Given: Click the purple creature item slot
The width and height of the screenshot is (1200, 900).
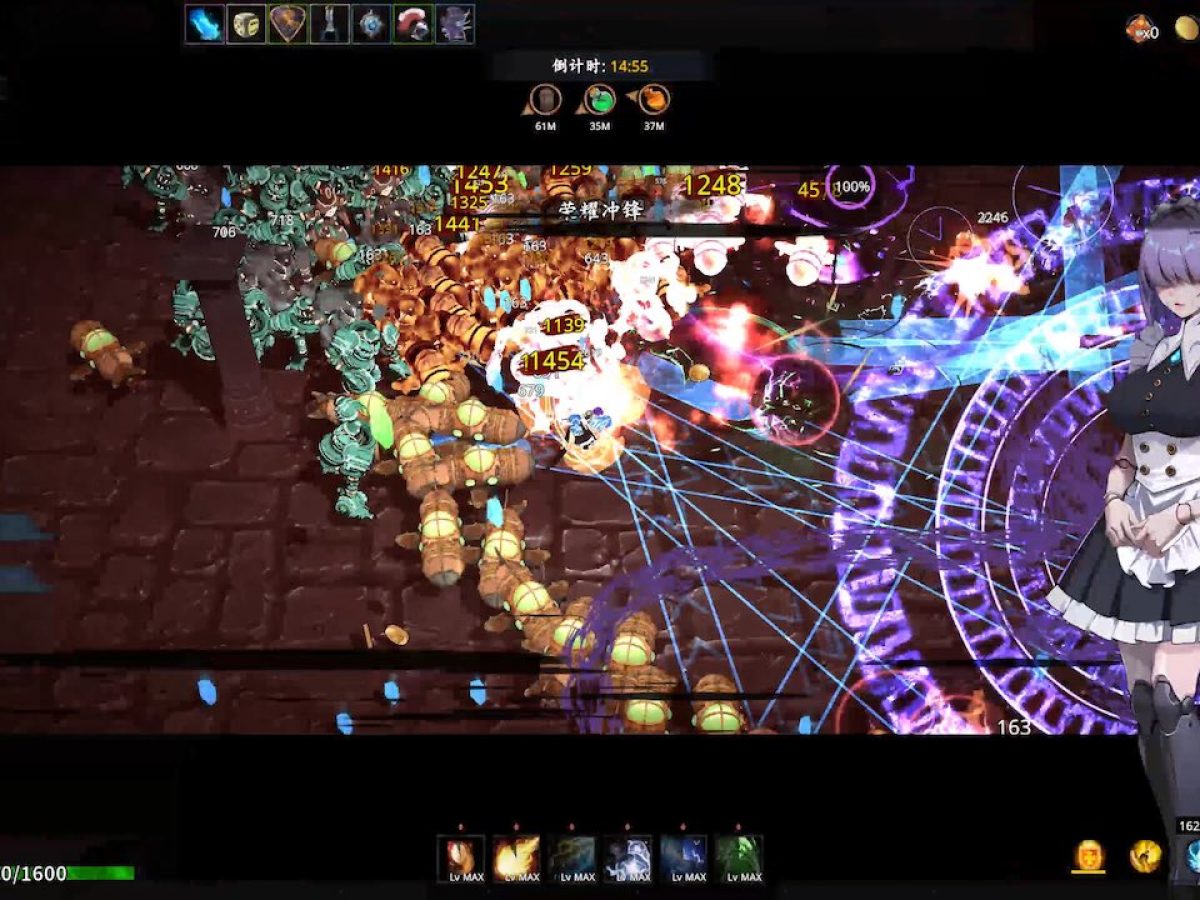Looking at the screenshot, I should 454,24.
